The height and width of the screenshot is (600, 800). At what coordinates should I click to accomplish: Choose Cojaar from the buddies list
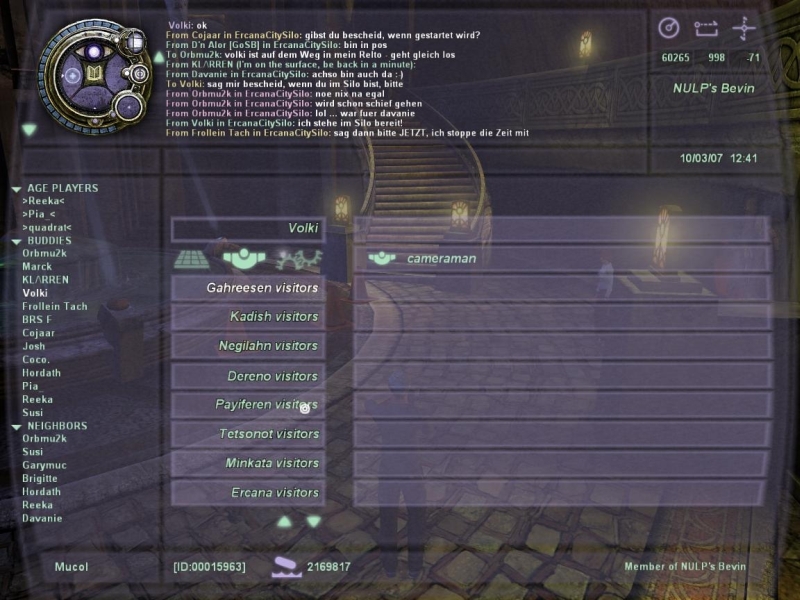(39, 333)
